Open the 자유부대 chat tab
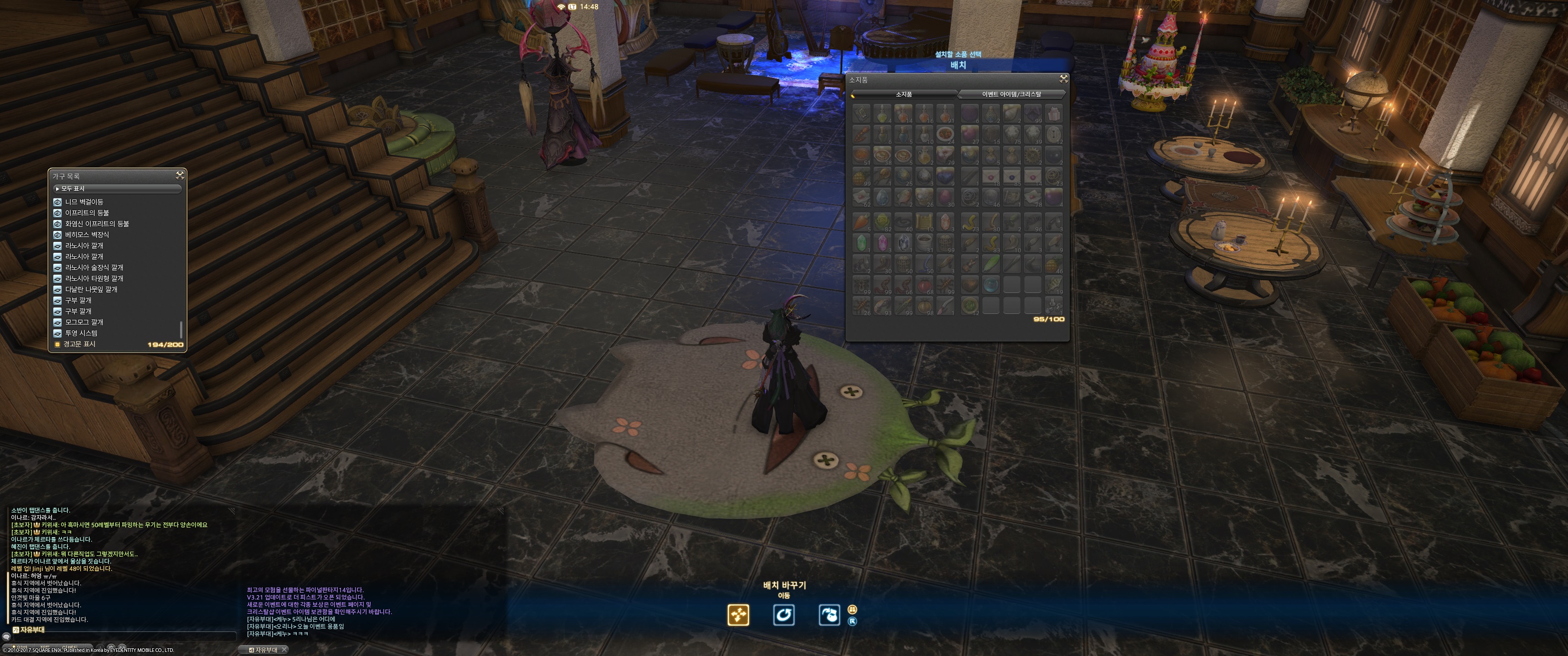This screenshot has width=1568, height=656. pos(267,650)
